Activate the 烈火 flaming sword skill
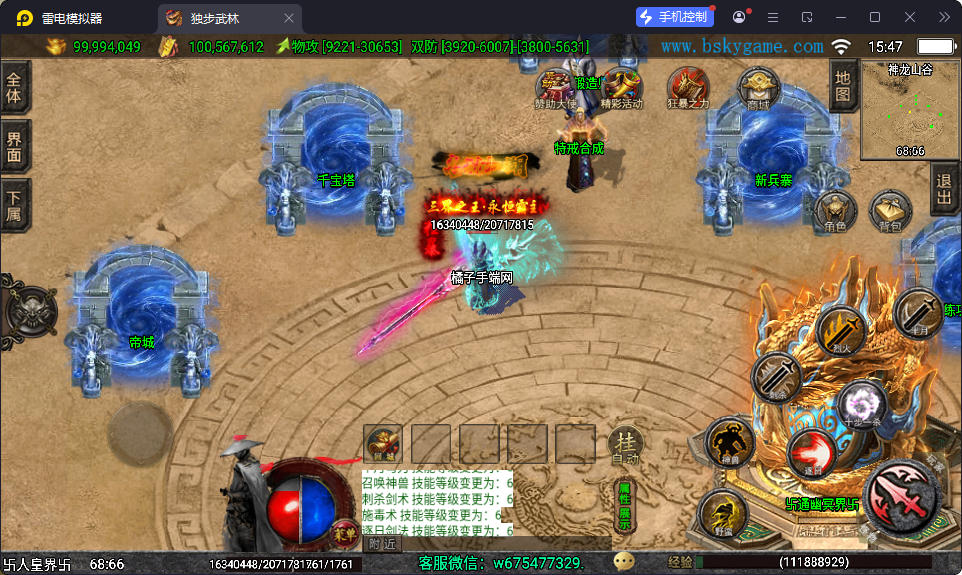 (840, 331)
